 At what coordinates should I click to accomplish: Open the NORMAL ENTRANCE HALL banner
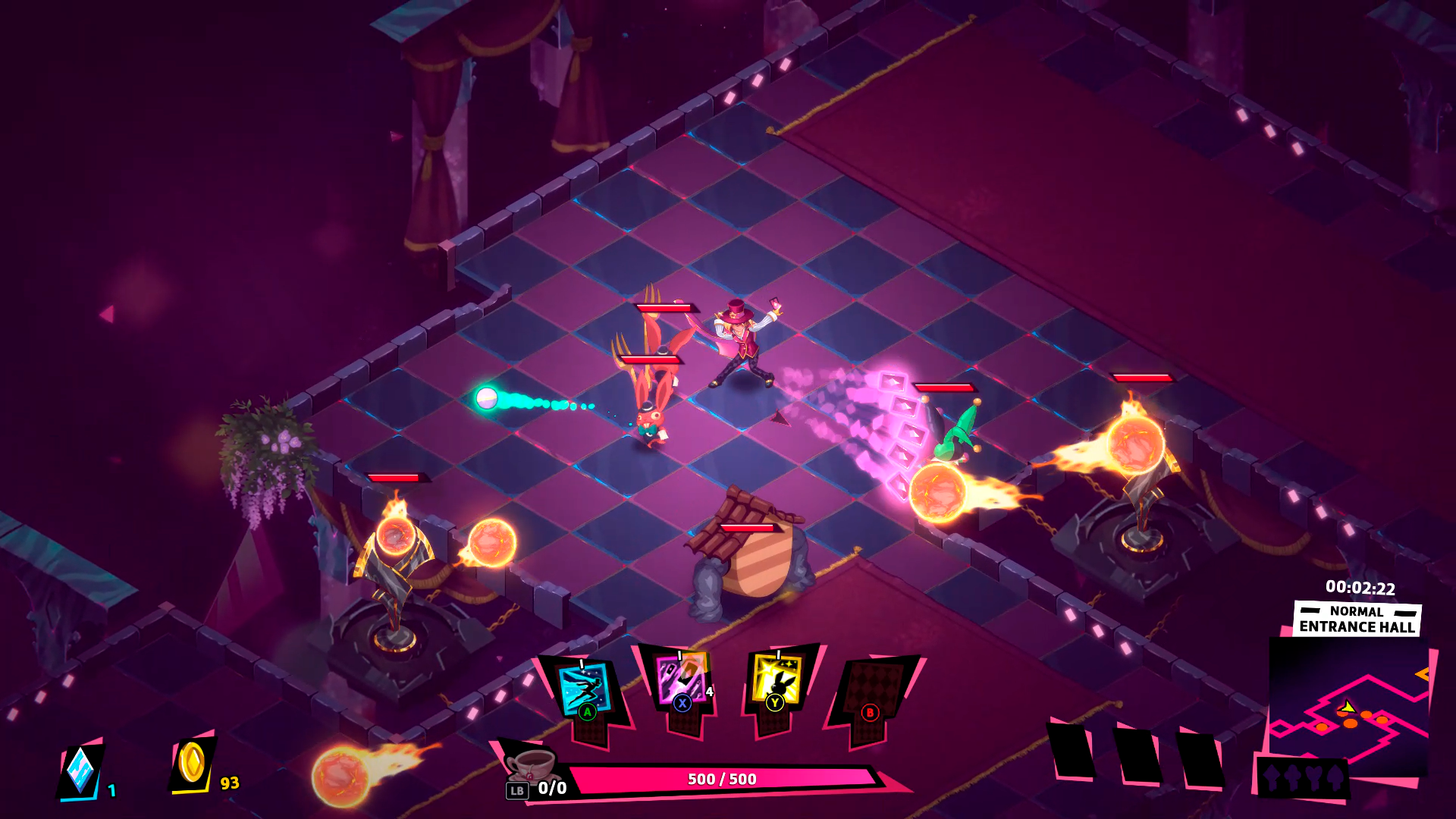coord(1356,618)
